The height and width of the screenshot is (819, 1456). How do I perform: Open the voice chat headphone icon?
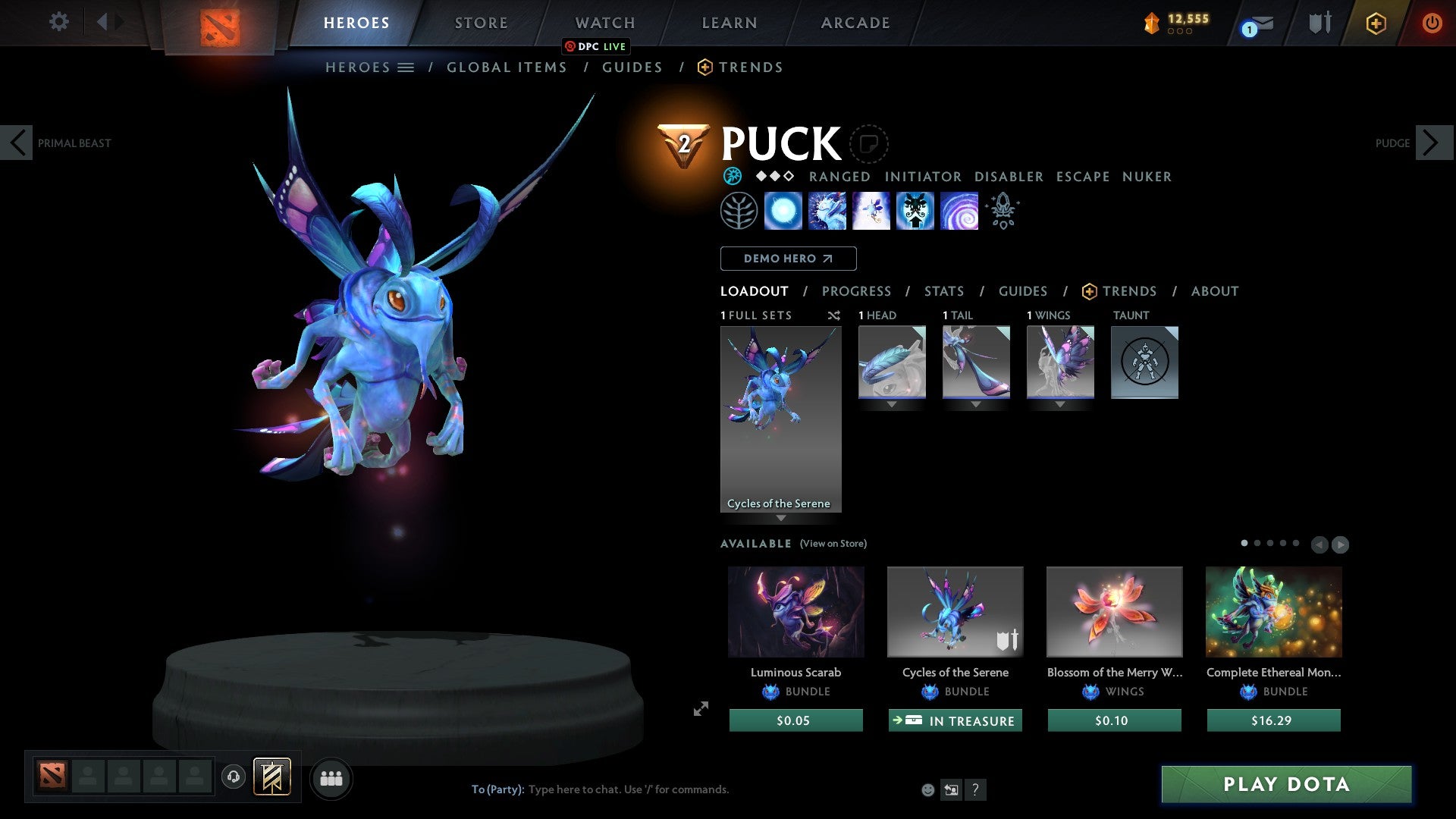pyautogui.click(x=234, y=777)
